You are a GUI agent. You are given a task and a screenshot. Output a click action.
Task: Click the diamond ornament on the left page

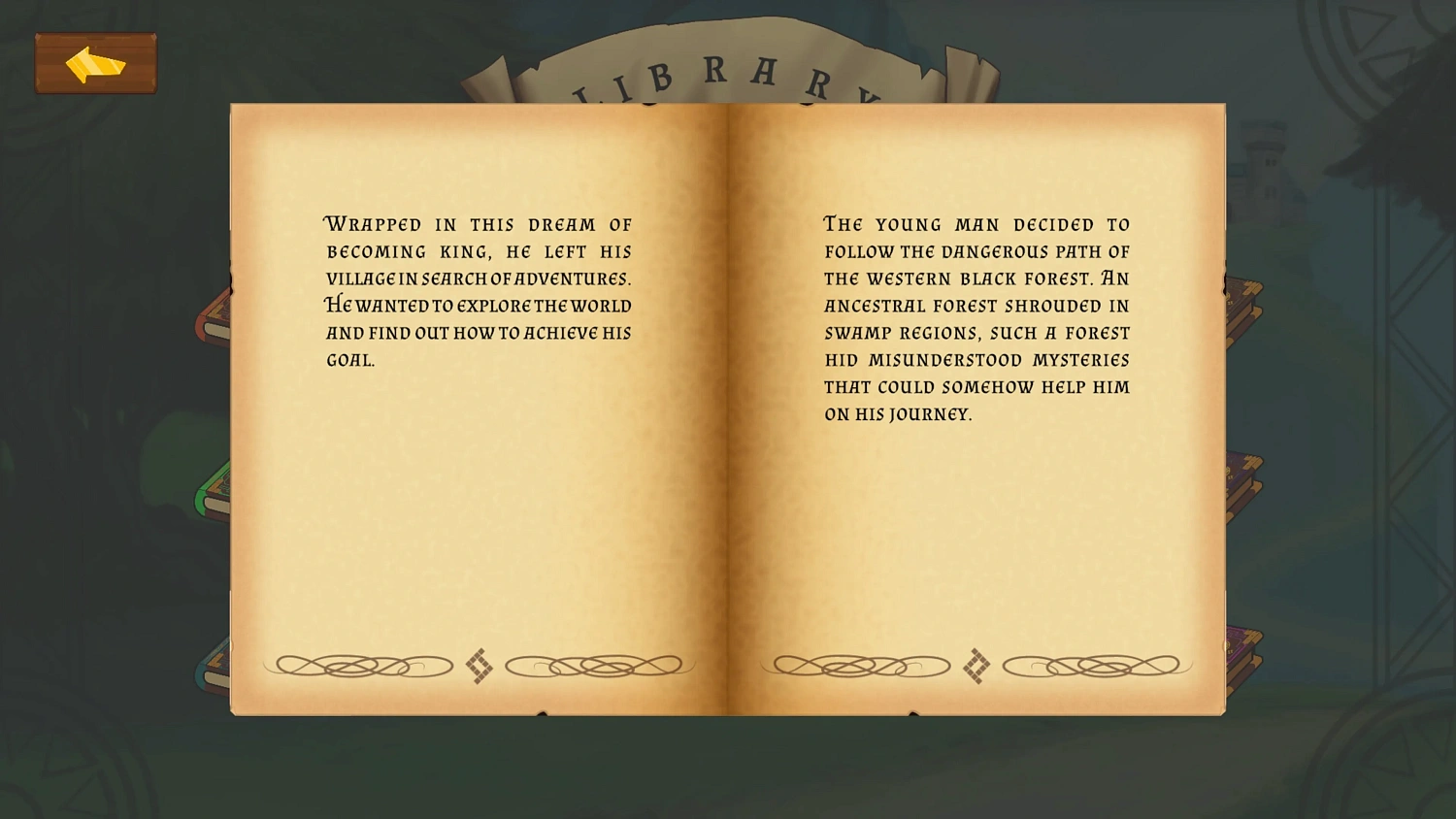pyautogui.click(x=478, y=666)
